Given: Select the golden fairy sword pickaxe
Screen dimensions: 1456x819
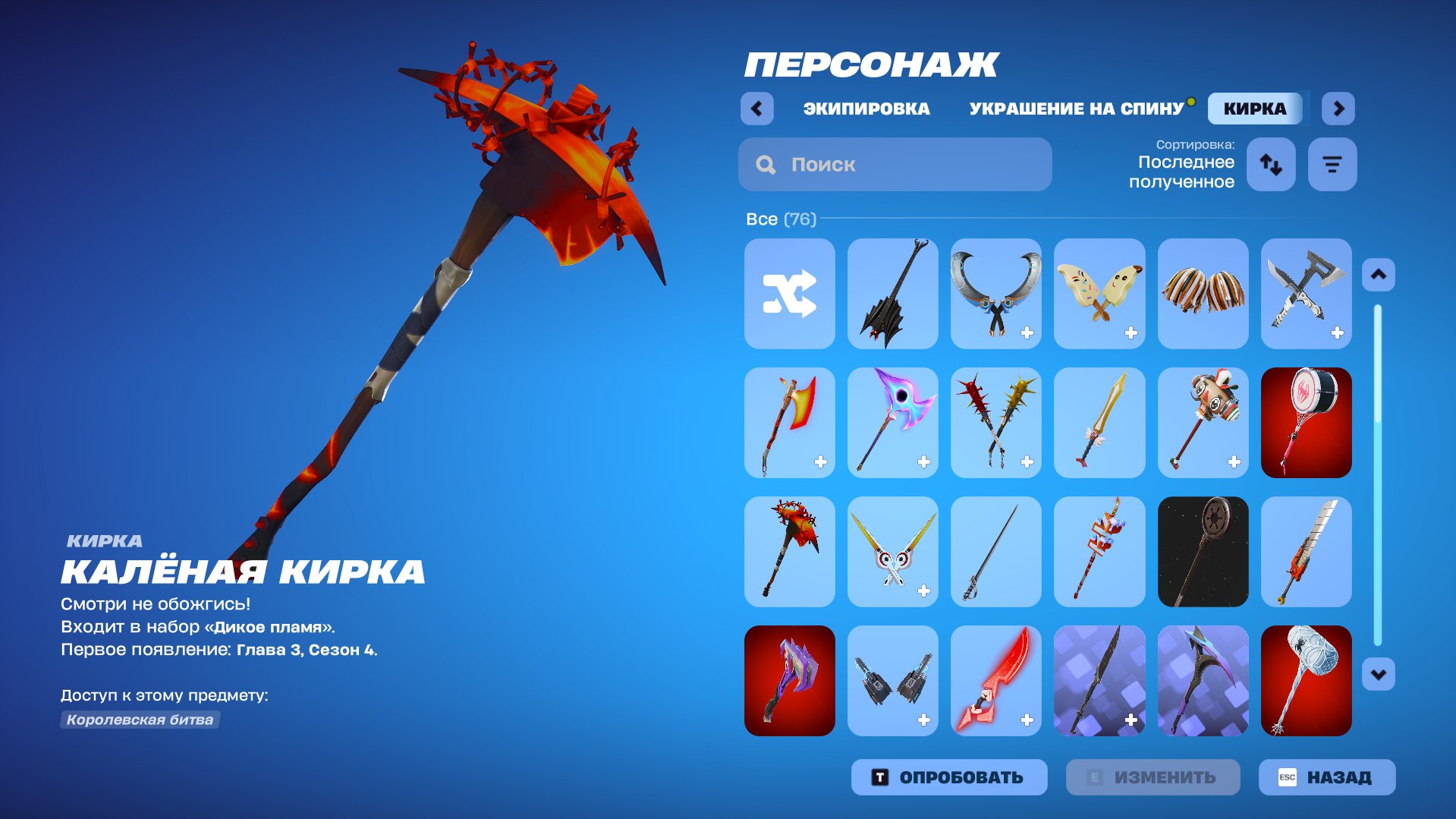Looking at the screenshot, I should point(1099,423).
